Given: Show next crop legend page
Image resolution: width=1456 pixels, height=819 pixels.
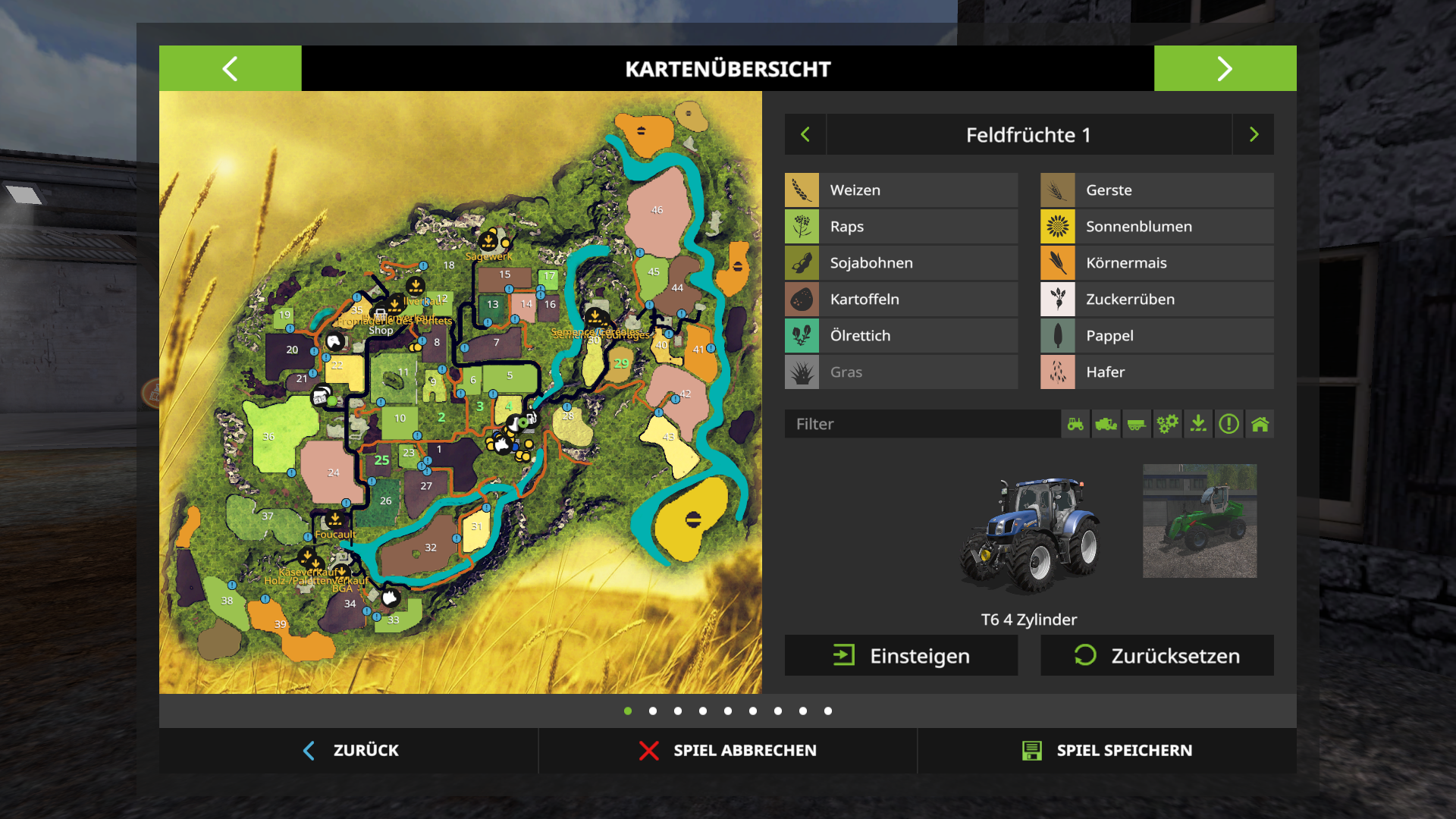Looking at the screenshot, I should click(1254, 134).
